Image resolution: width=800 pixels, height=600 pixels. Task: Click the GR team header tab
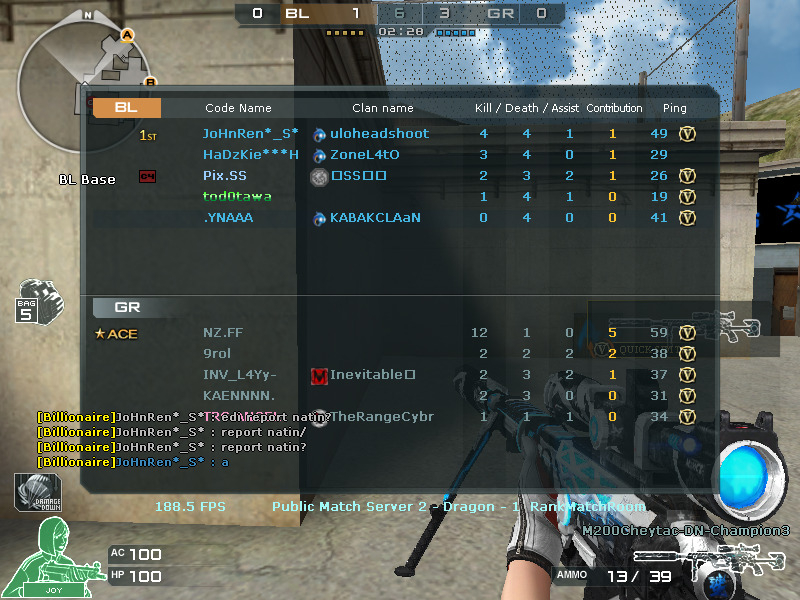tap(127, 307)
